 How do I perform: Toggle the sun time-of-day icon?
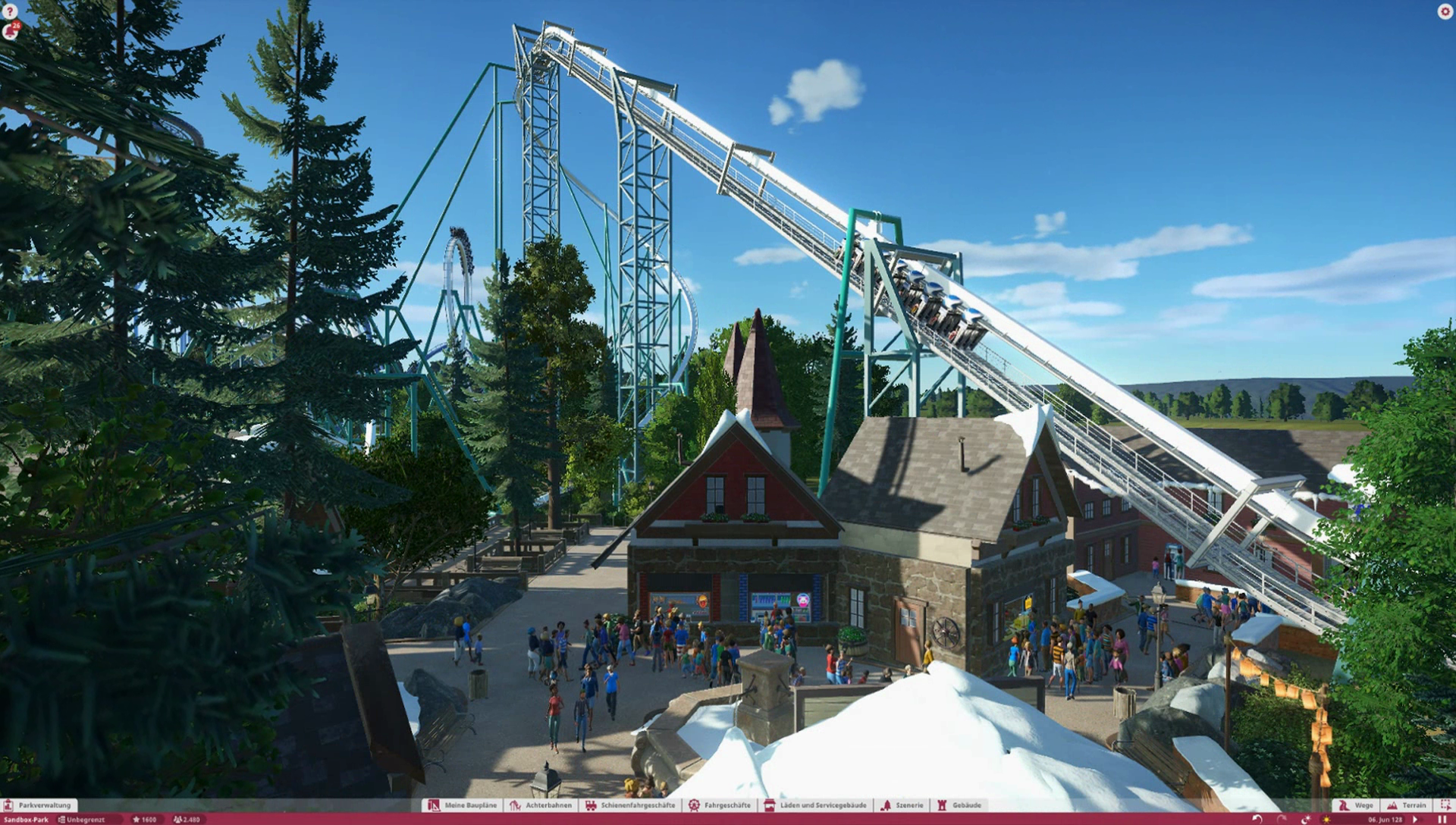pos(1326,820)
